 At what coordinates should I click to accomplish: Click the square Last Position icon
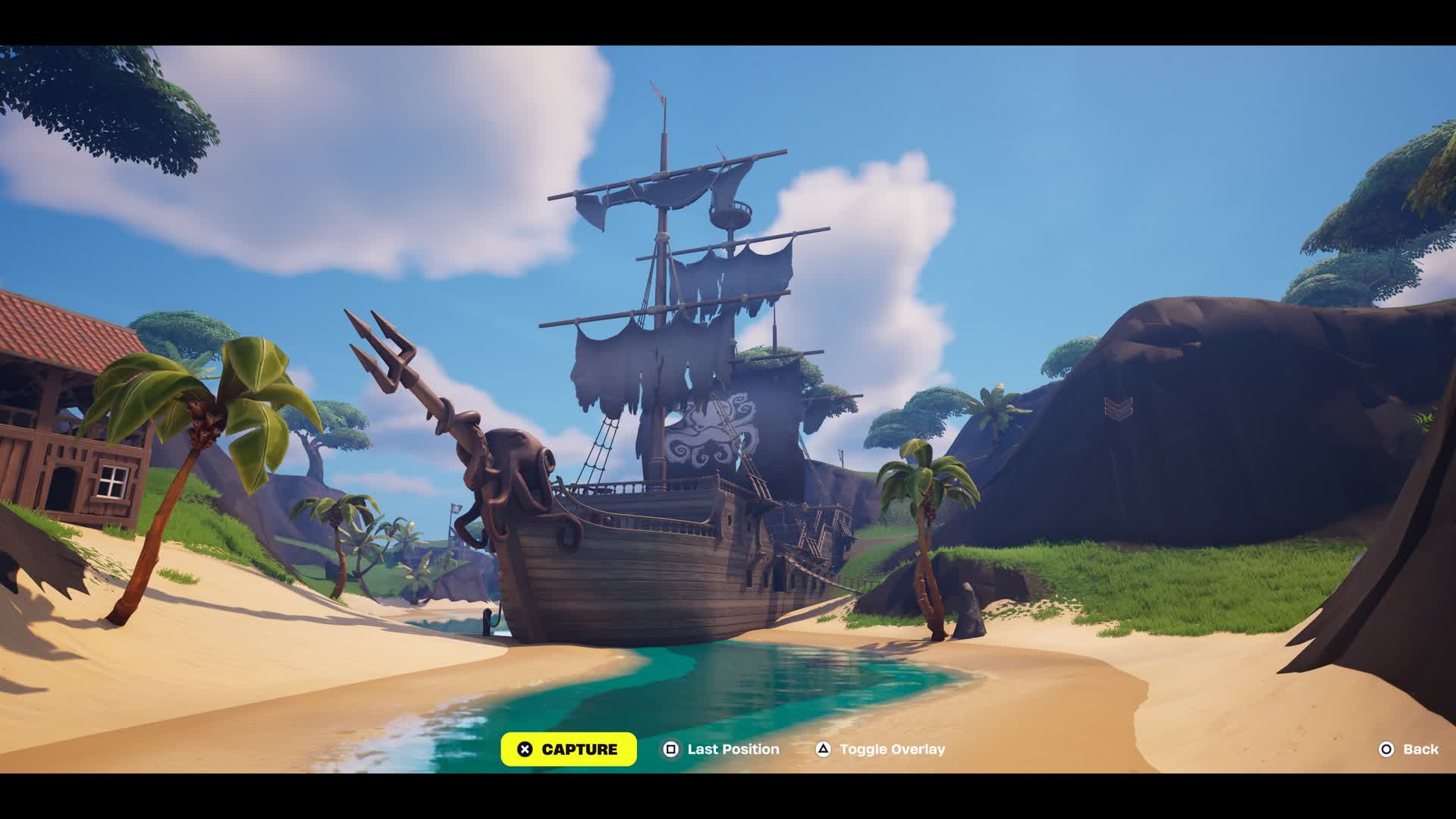tap(670, 749)
